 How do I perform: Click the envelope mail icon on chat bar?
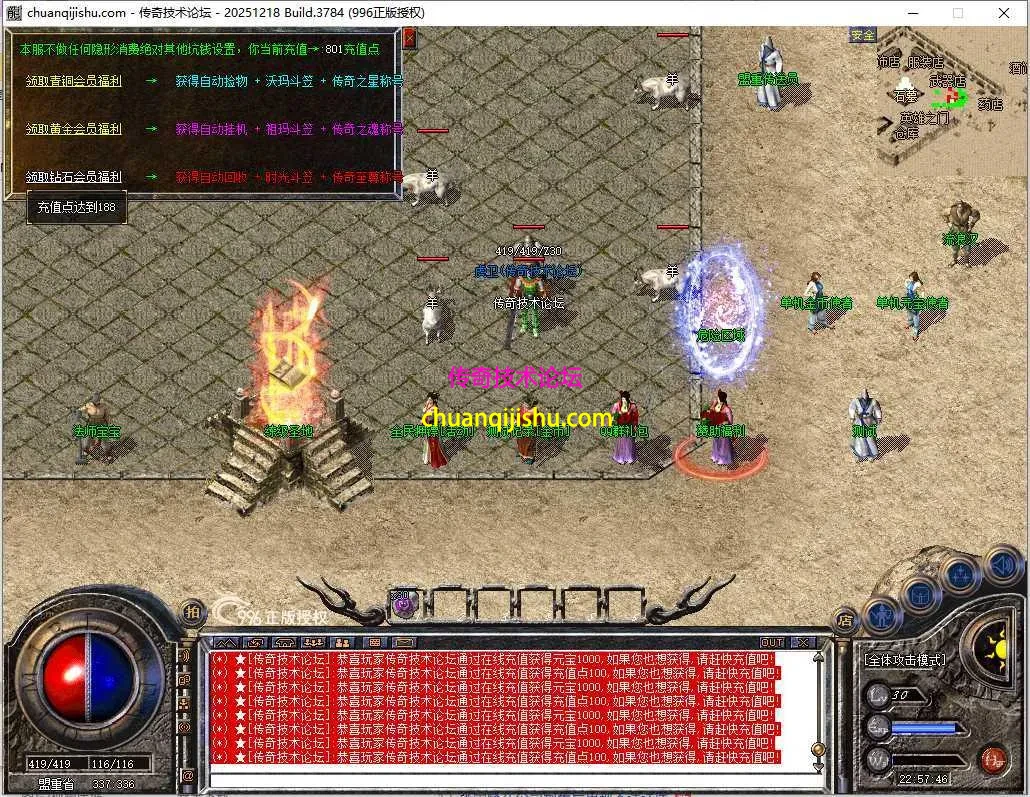[x=400, y=642]
